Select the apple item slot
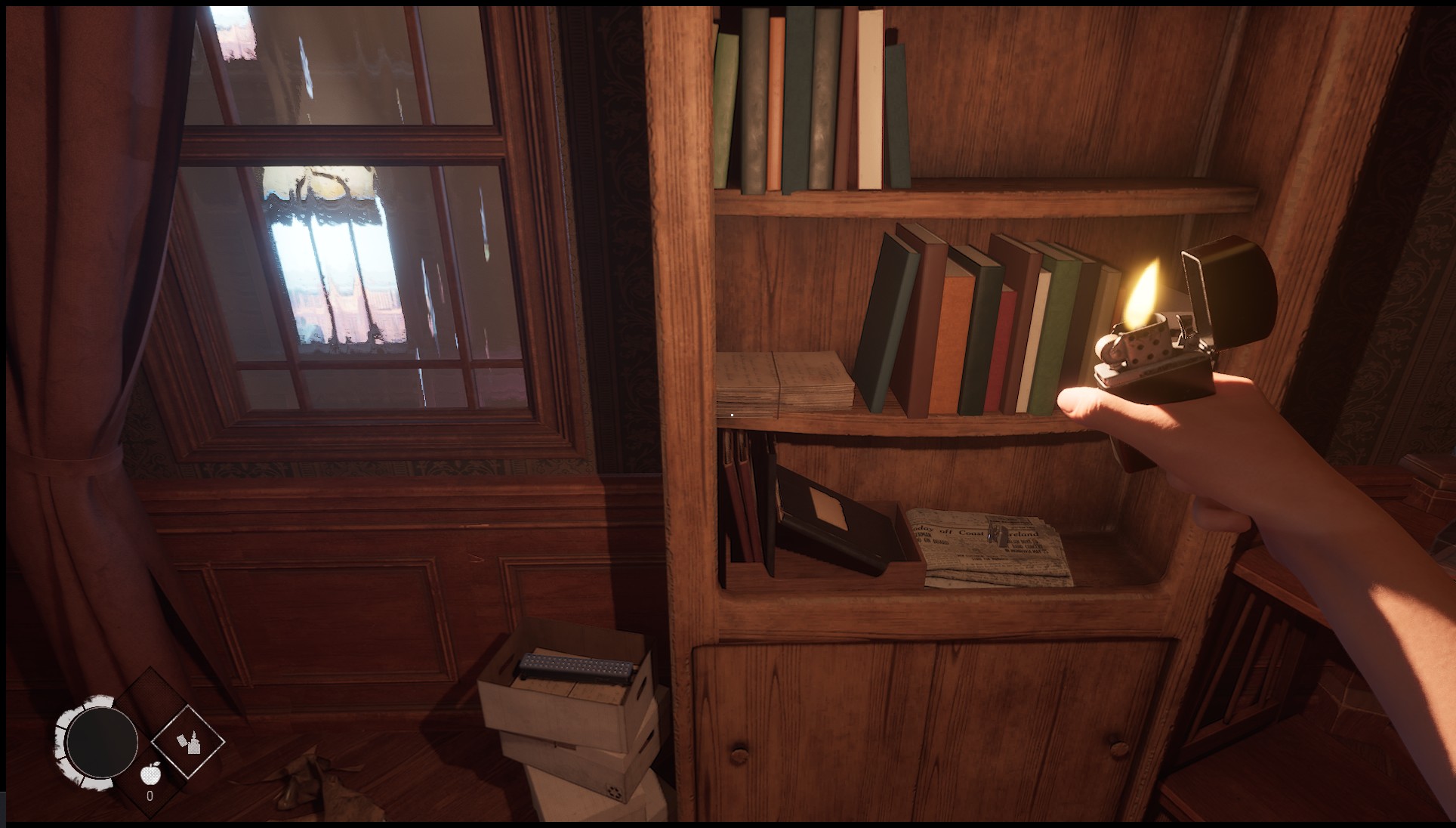 (150, 775)
